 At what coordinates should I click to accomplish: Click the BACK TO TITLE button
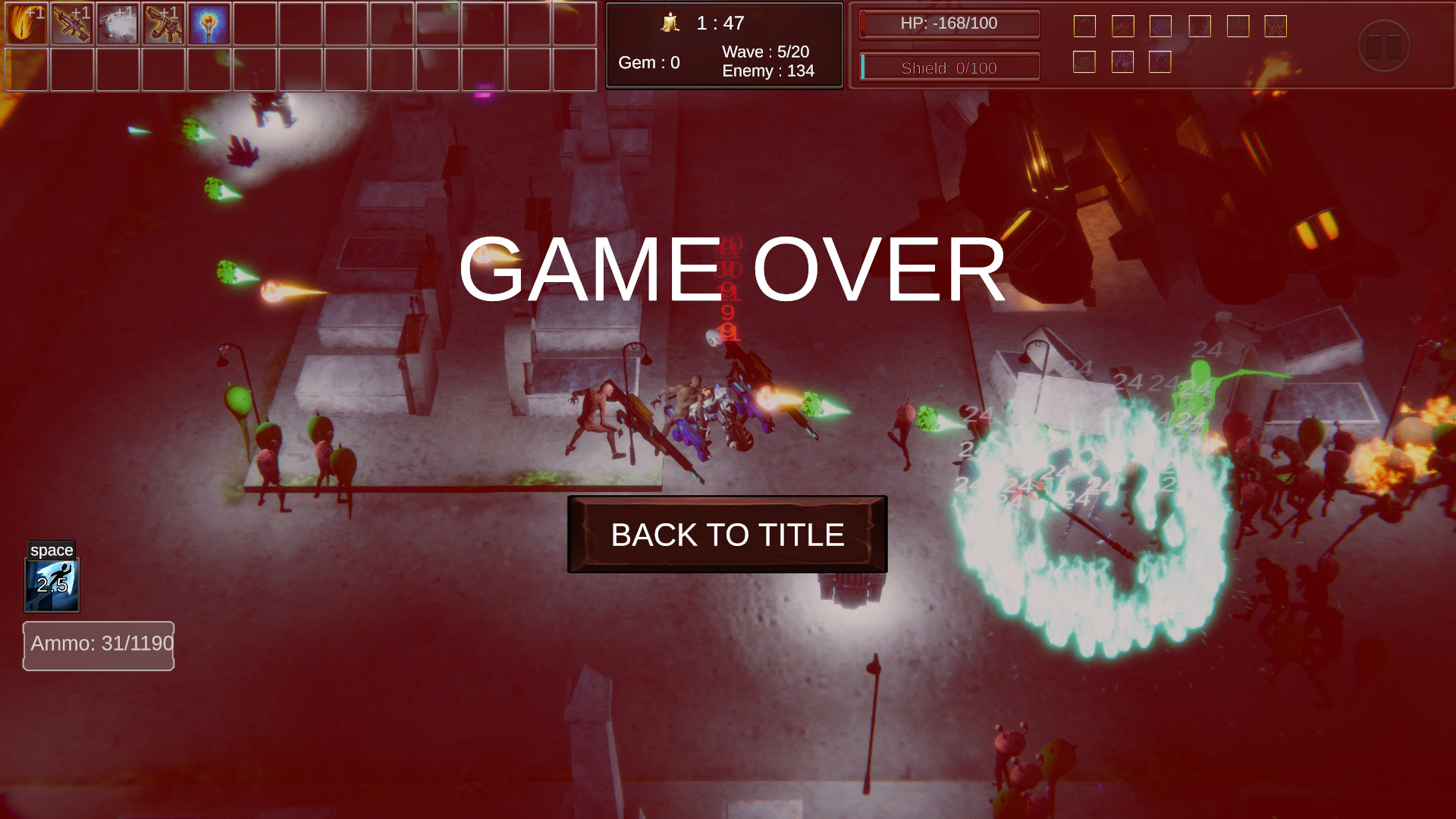[726, 535]
